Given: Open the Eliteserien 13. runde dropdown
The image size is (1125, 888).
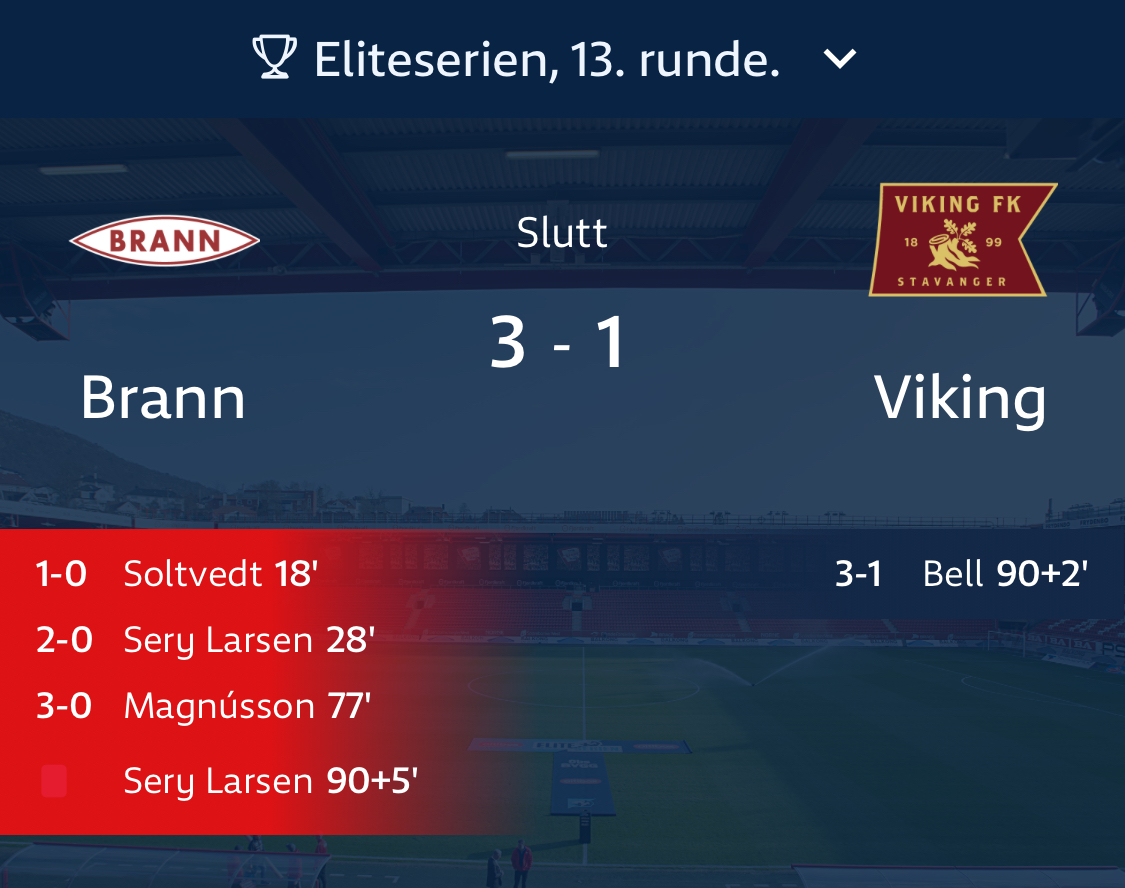Looking at the screenshot, I should click(545, 60).
